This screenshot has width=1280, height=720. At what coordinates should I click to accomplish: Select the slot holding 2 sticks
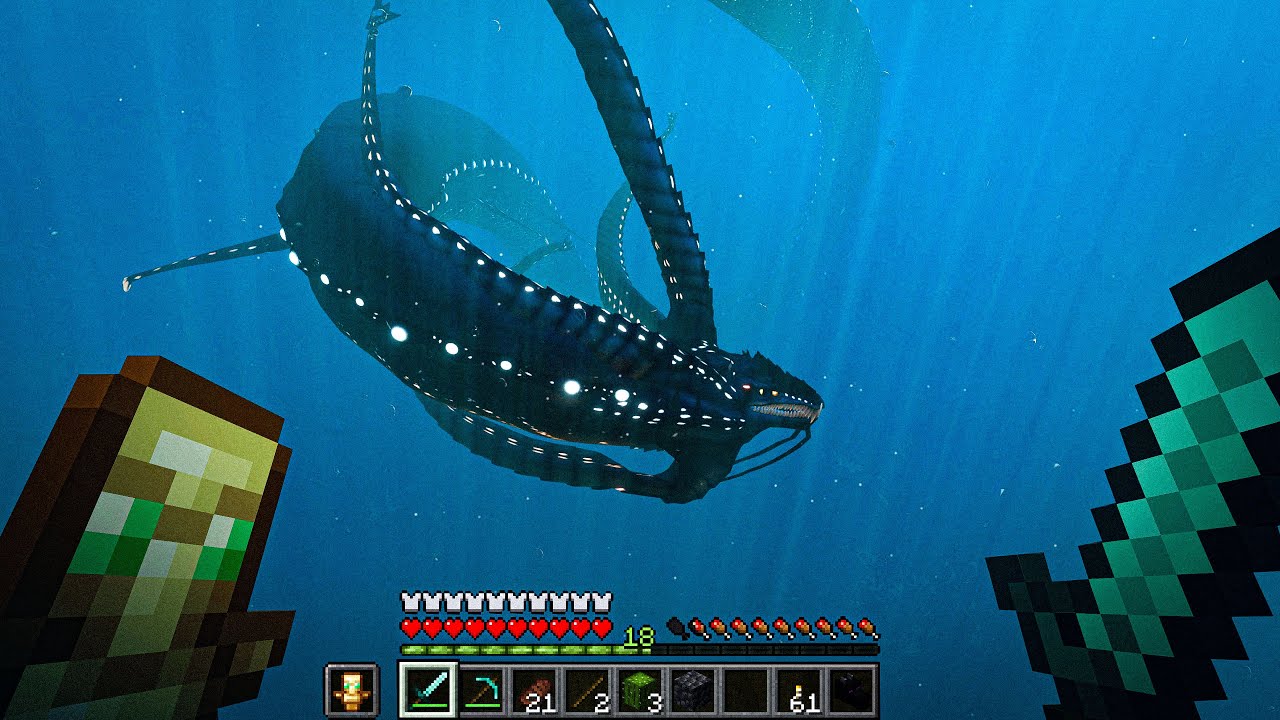click(x=588, y=690)
